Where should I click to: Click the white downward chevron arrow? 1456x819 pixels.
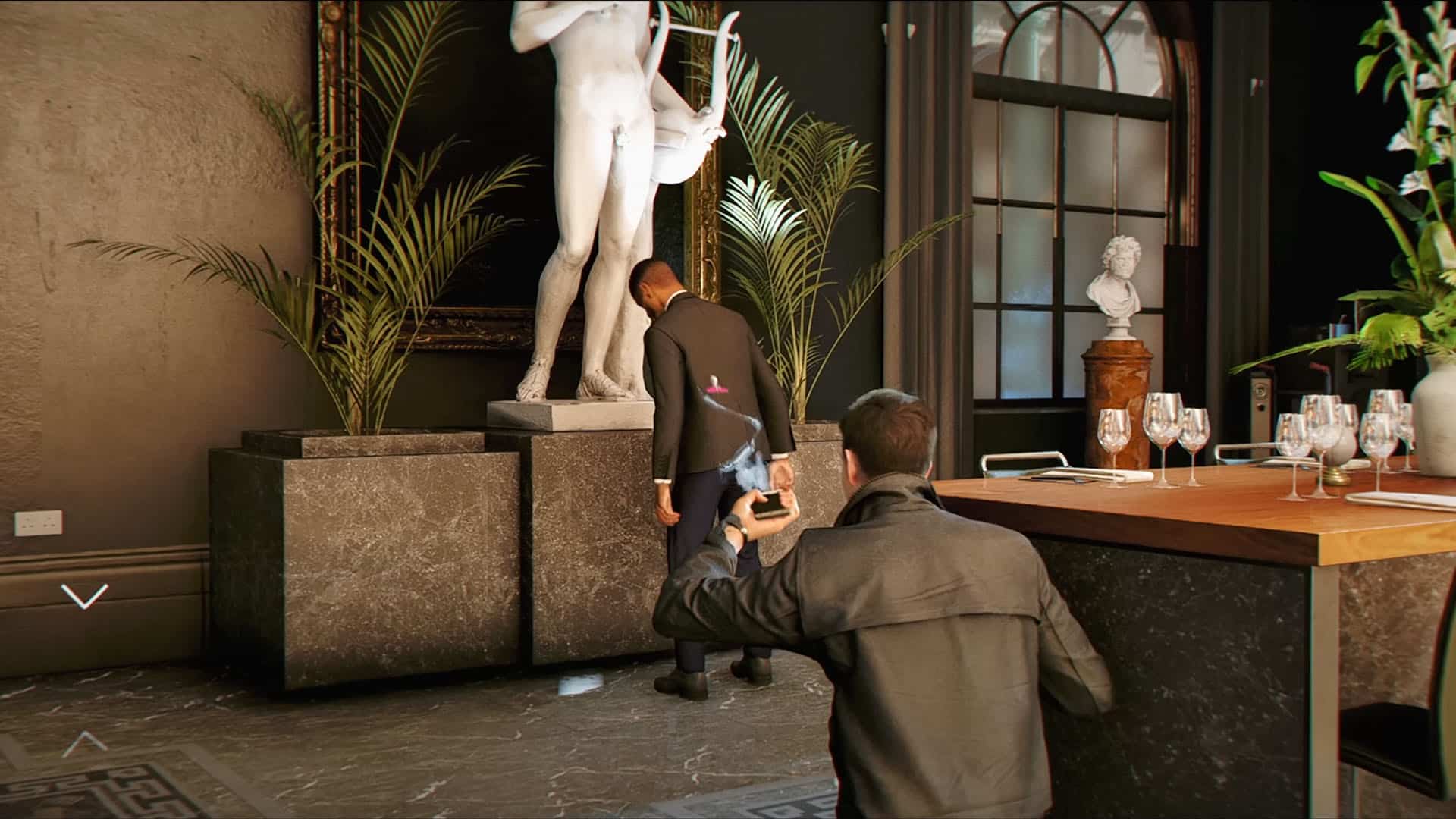click(84, 596)
